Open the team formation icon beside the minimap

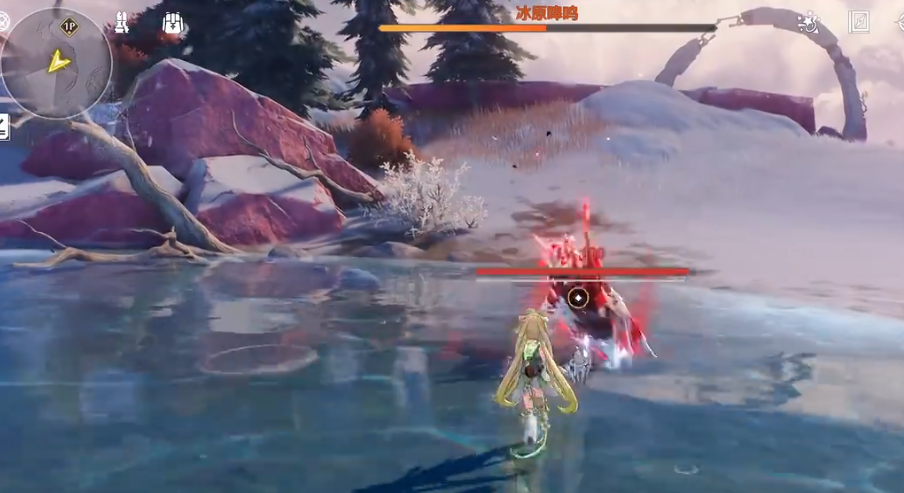click(x=121, y=23)
